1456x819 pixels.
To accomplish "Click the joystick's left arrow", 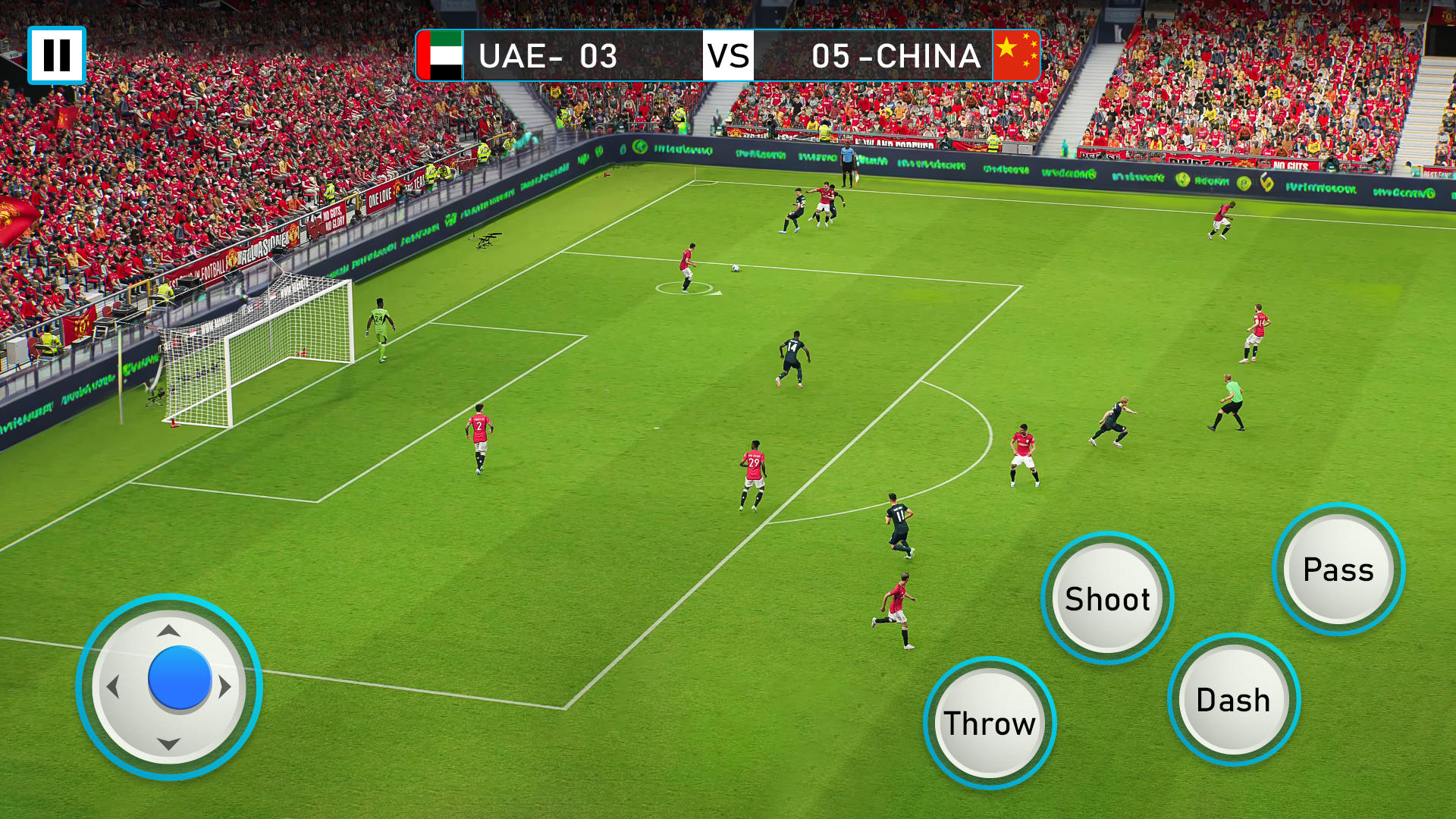I will click(113, 687).
